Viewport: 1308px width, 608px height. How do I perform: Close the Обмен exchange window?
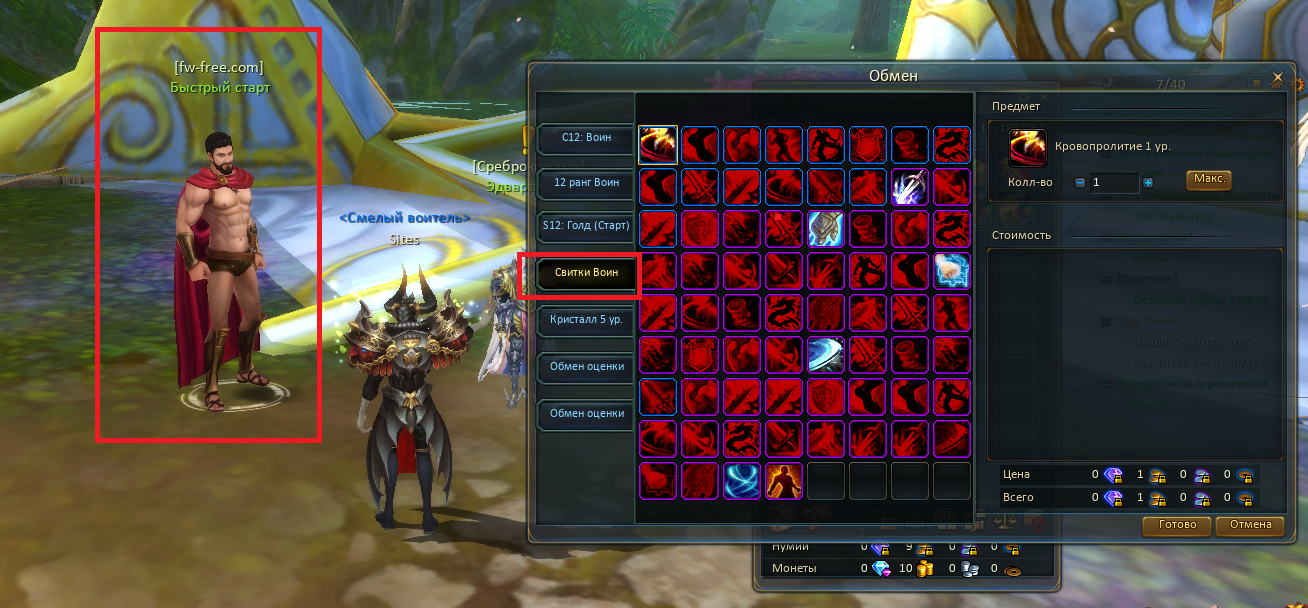(1277, 77)
